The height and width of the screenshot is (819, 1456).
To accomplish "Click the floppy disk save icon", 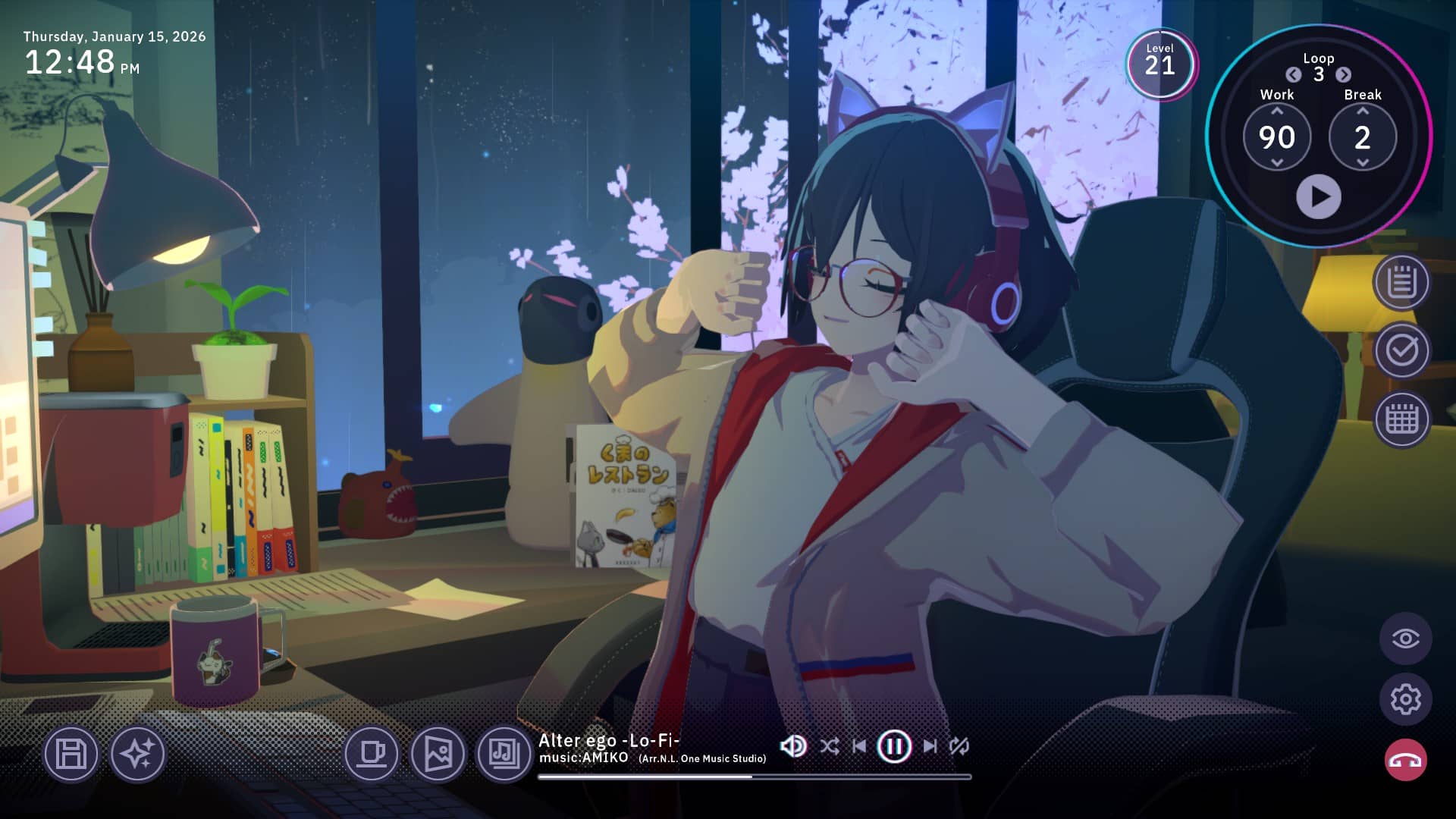I will (x=71, y=754).
